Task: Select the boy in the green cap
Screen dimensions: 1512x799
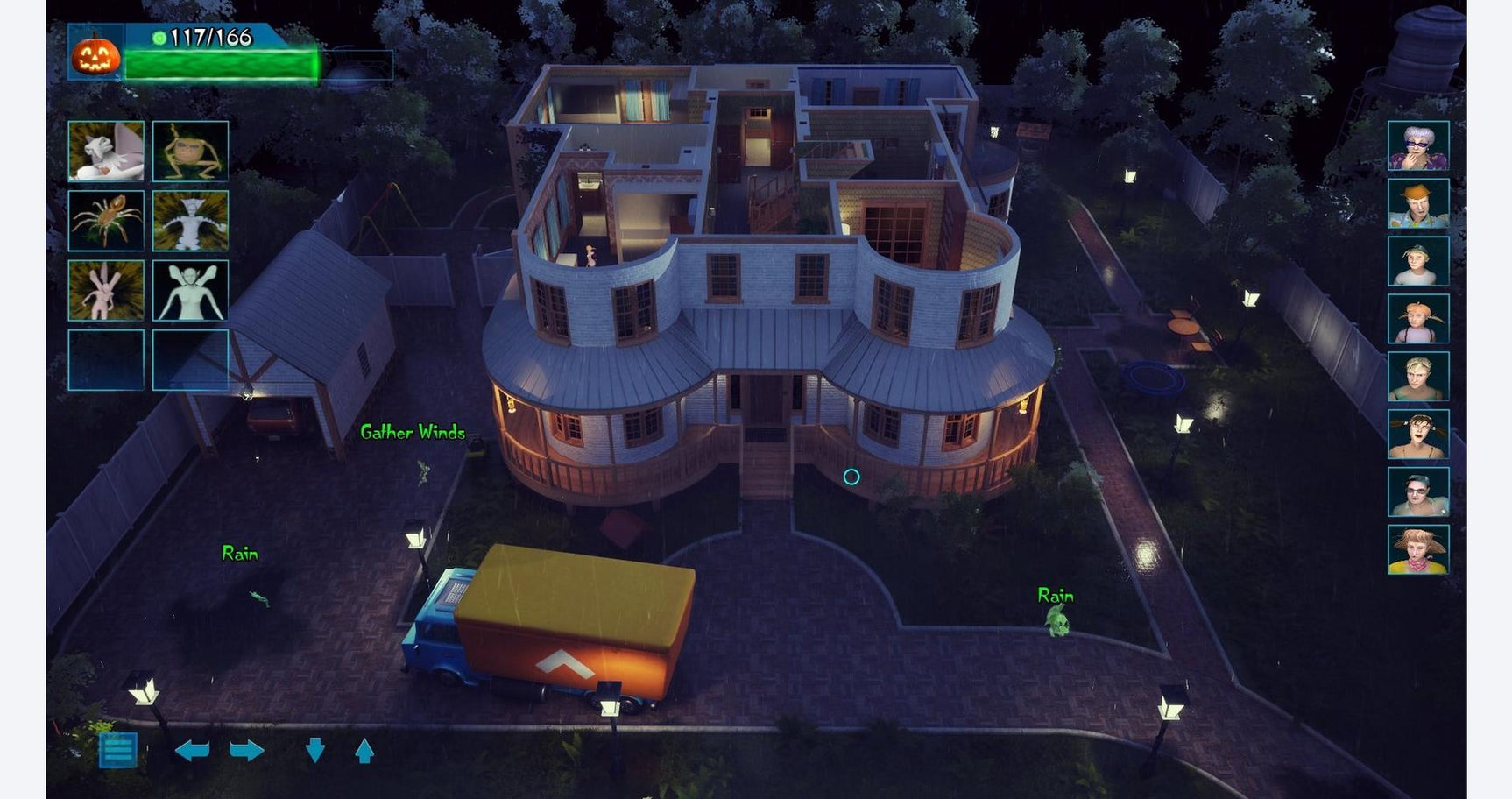Action: pyautogui.click(x=1418, y=261)
